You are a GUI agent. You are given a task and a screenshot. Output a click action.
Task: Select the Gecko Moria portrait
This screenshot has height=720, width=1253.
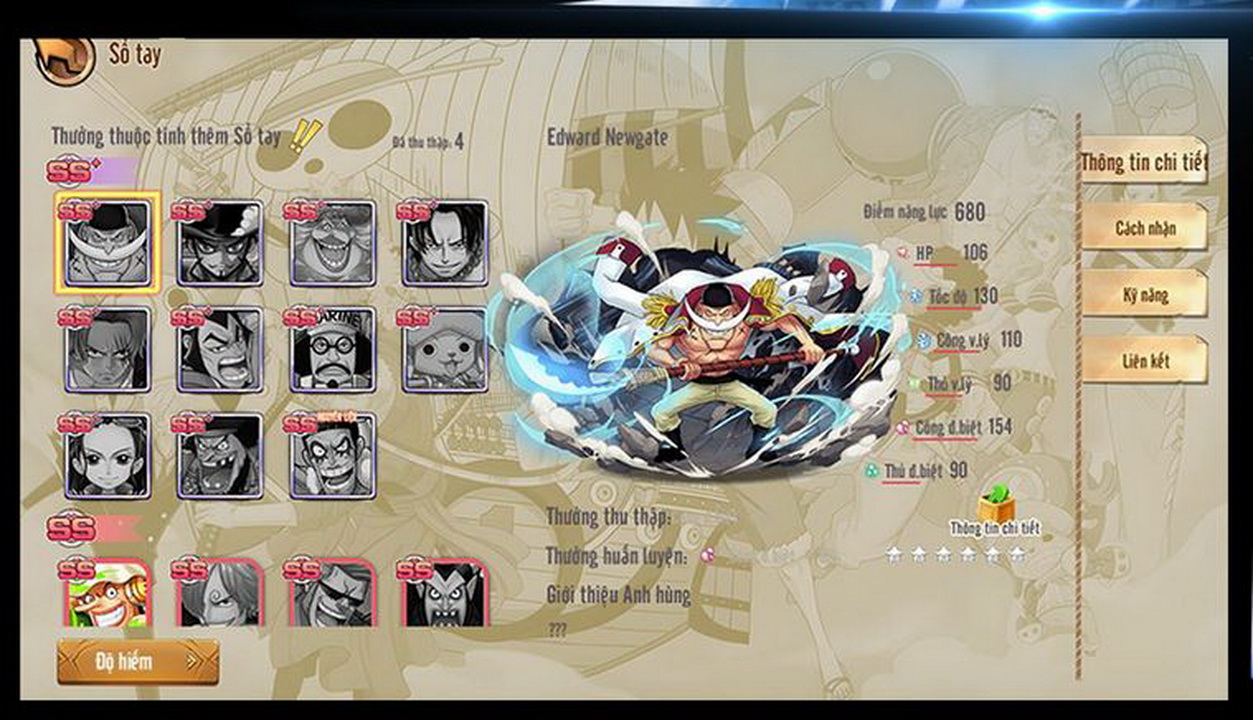[x=445, y=595]
